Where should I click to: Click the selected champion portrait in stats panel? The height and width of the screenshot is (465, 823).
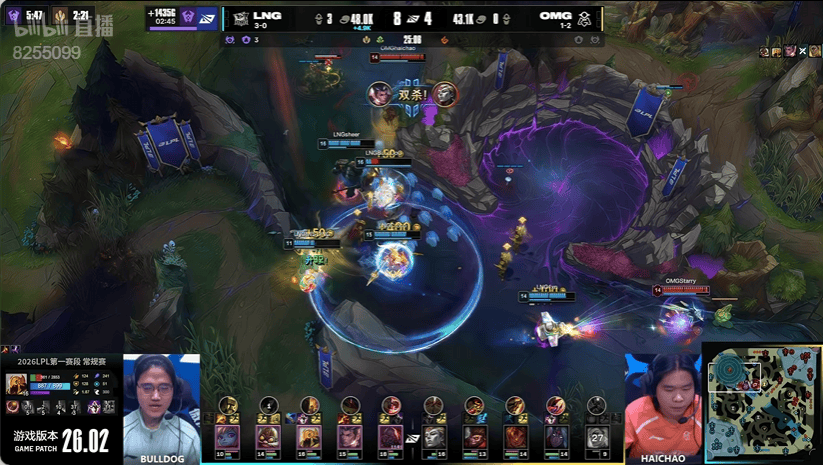click(17, 385)
